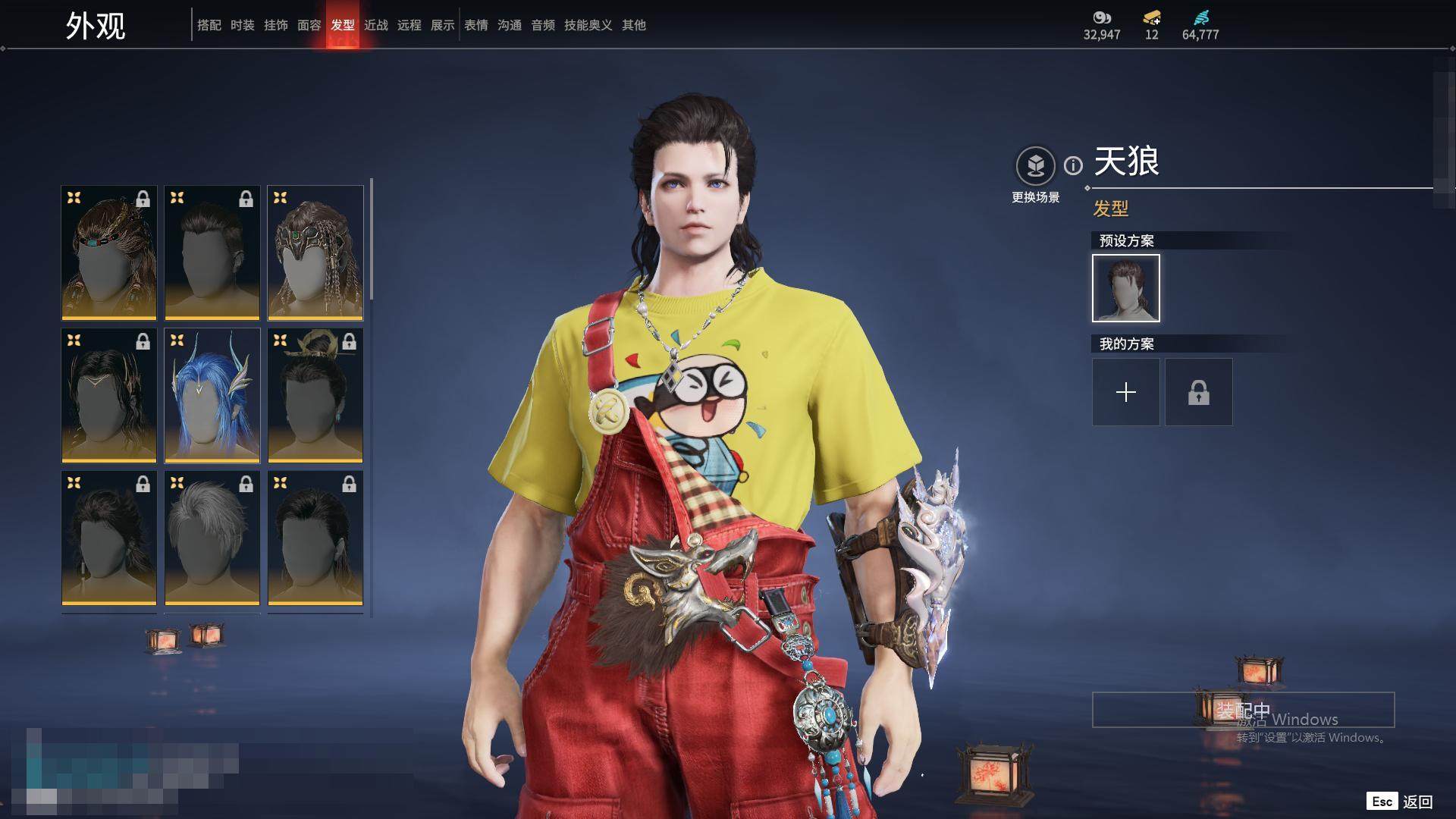This screenshot has height=819, width=1456.
Task: Pick the braided hairstyle with dark helmet
Action: pos(315,253)
